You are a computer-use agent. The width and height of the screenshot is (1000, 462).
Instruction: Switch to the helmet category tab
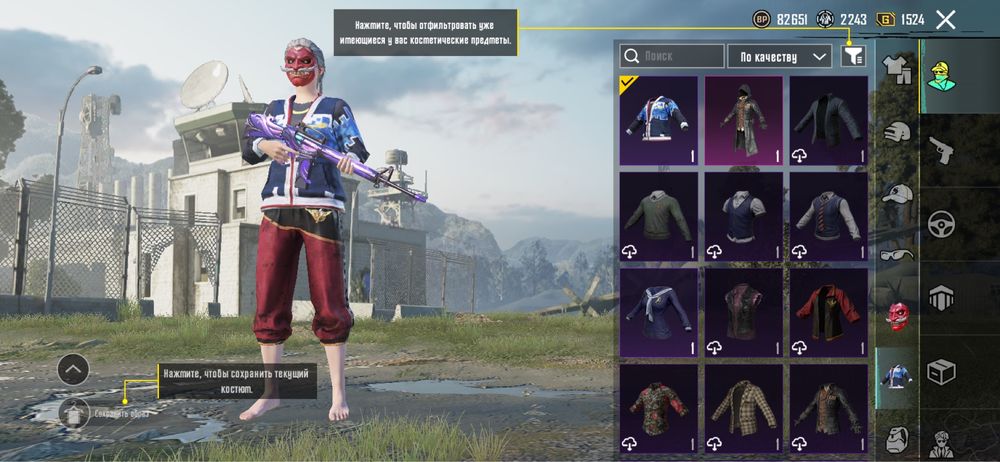coord(897,132)
